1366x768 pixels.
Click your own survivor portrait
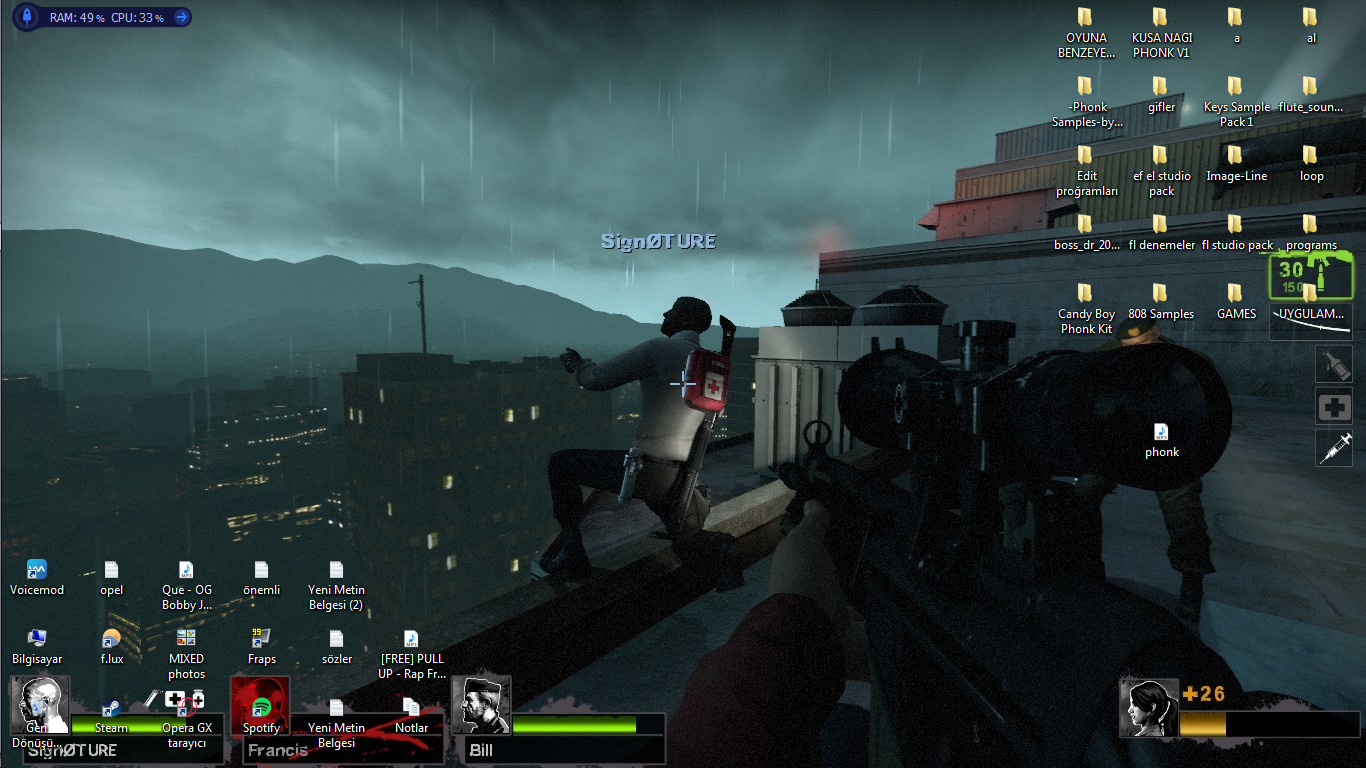[1148, 708]
